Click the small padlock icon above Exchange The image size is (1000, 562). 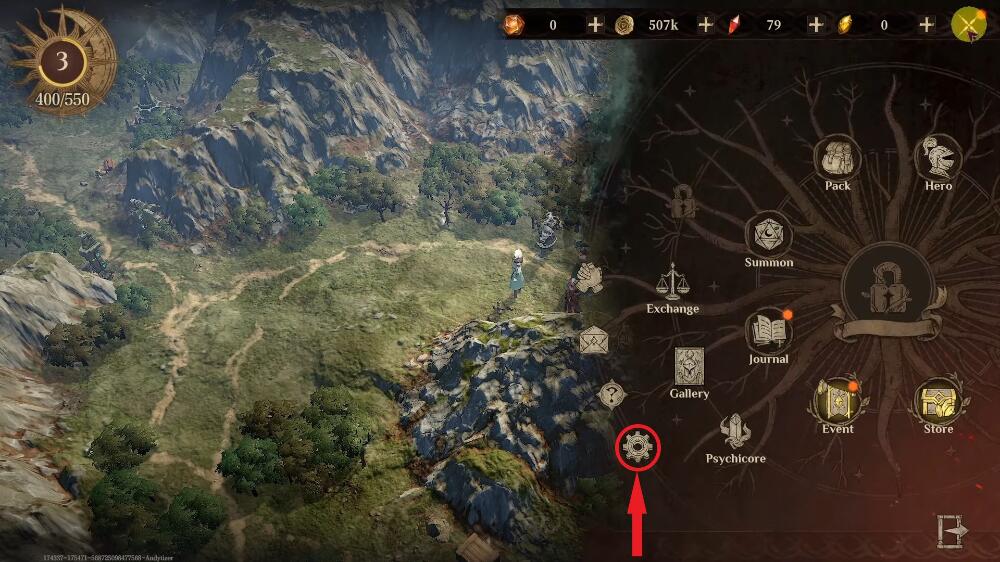point(685,205)
